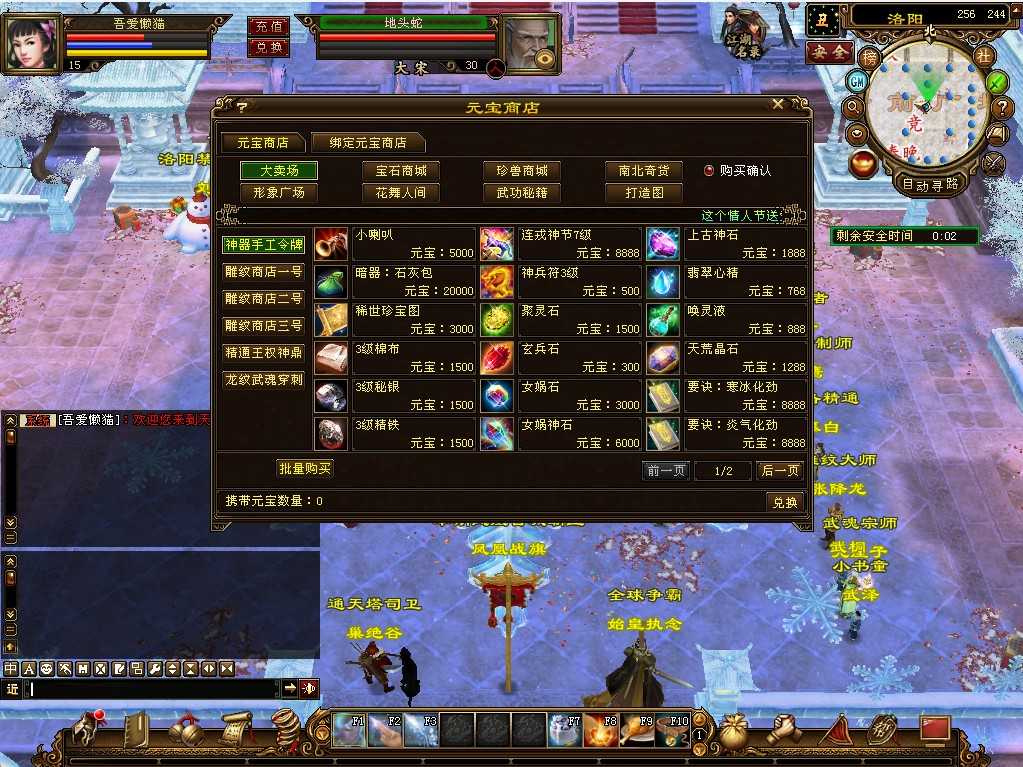This screenshot has width=1023, height=767.
Task: Select the 珍兽商城 category
Action: [x=522, y=171]
